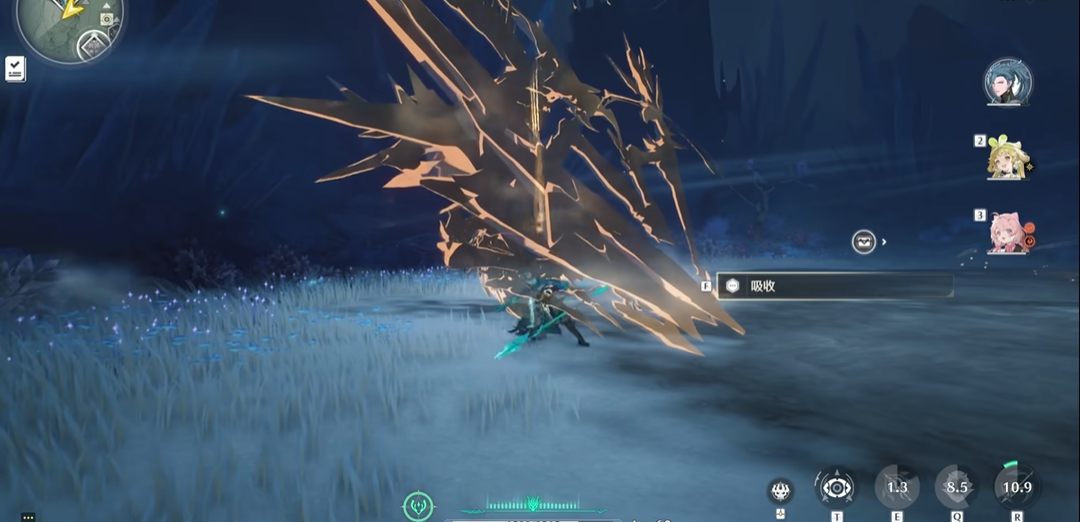This screenshot has height=522, width=1080.
Task: Open the quest checklist icon
Action: (15, 68)
